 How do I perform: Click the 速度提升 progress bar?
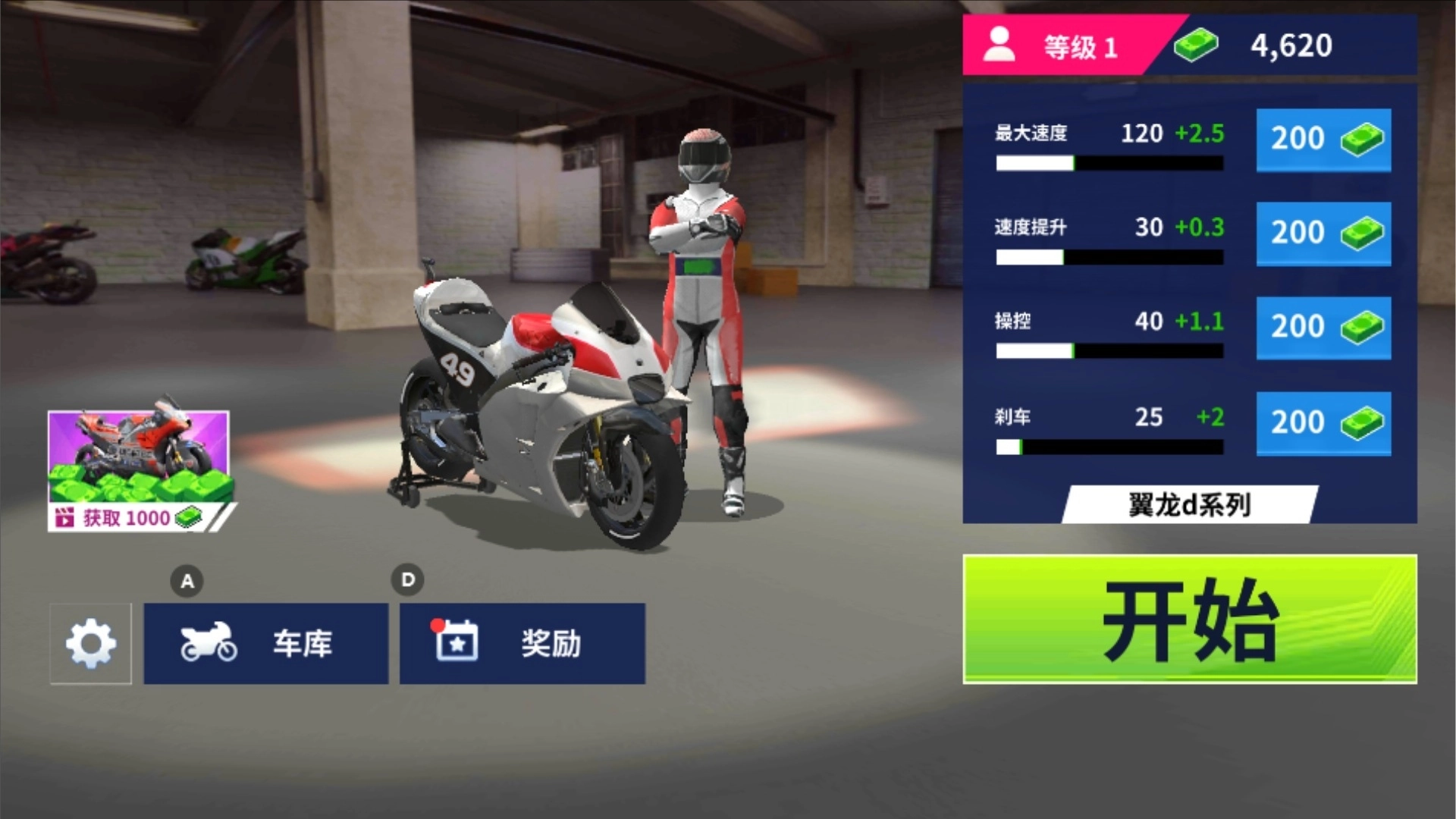1107,258
